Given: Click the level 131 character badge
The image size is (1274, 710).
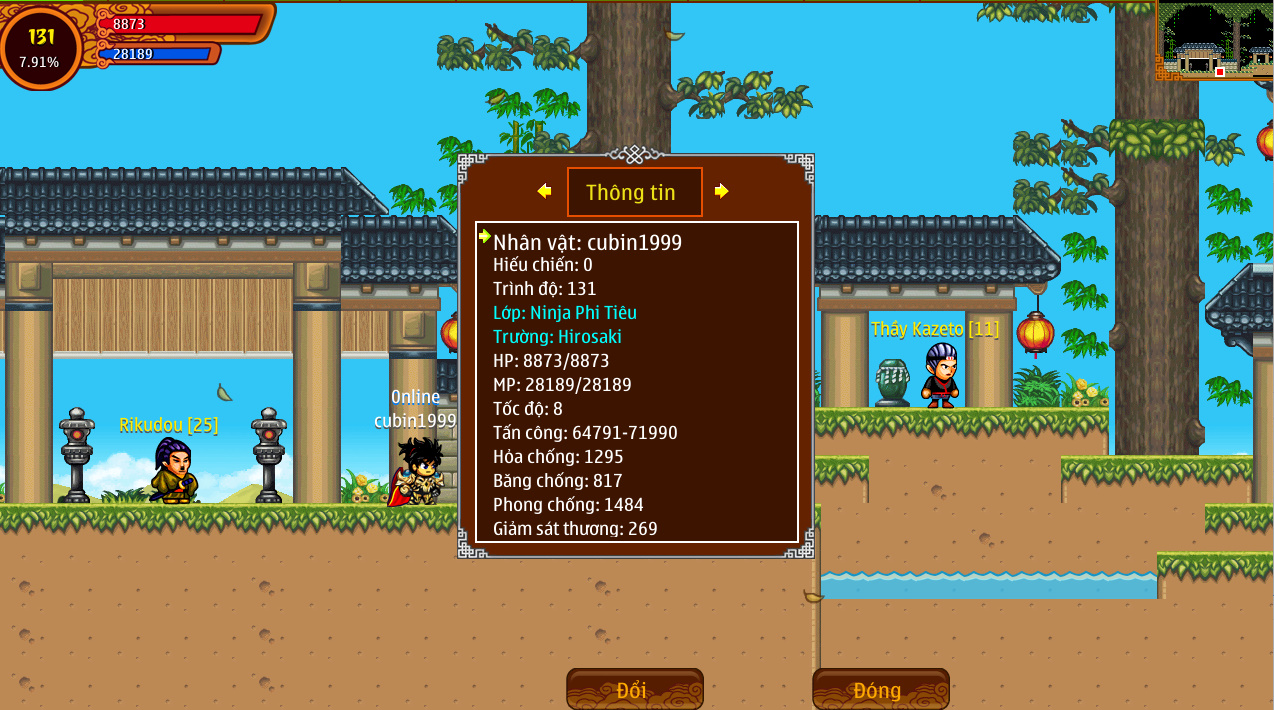Looking at the screenshot, I should (x=41, y=47).
